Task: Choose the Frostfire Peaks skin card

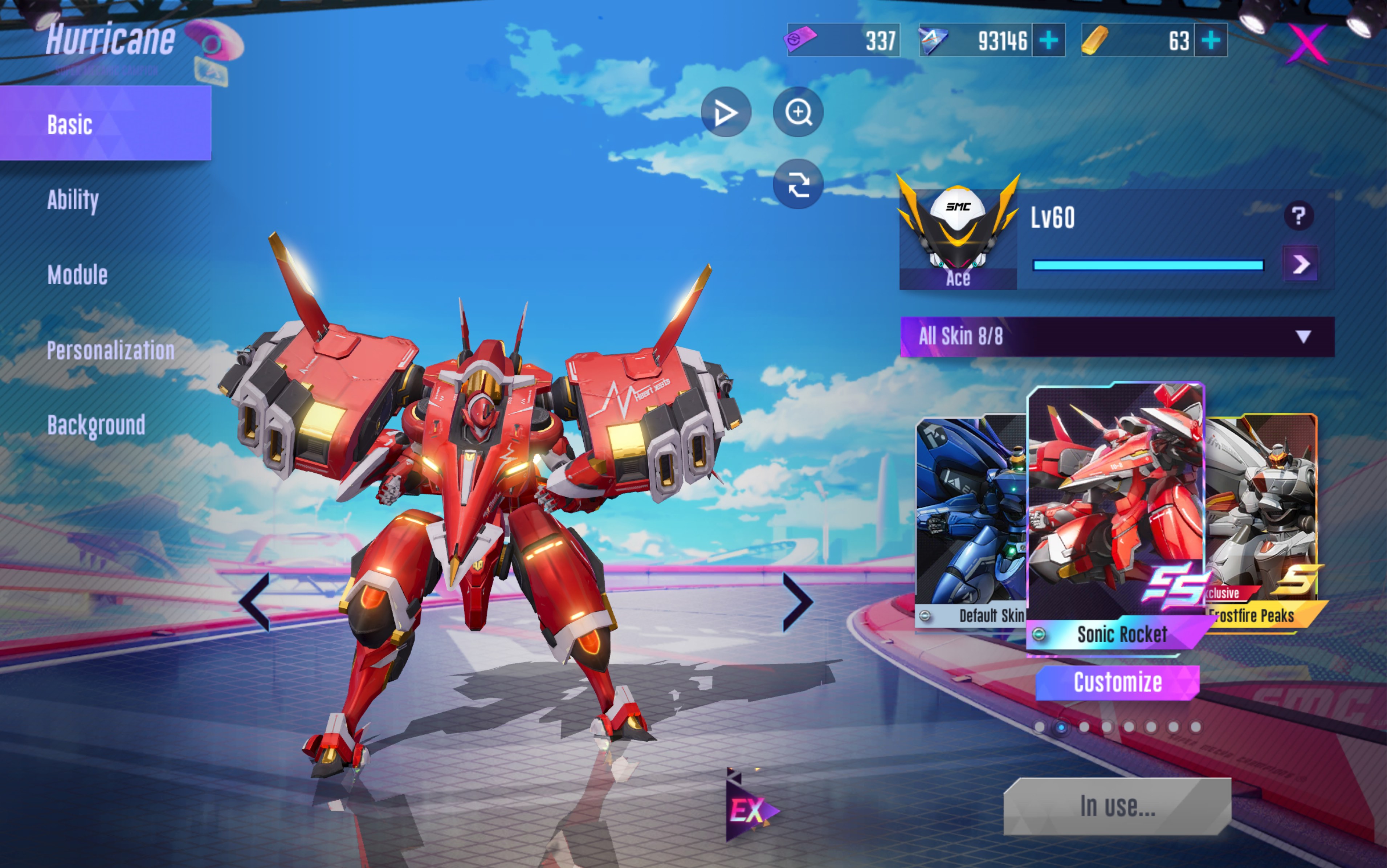Action: pos(1262,519)
